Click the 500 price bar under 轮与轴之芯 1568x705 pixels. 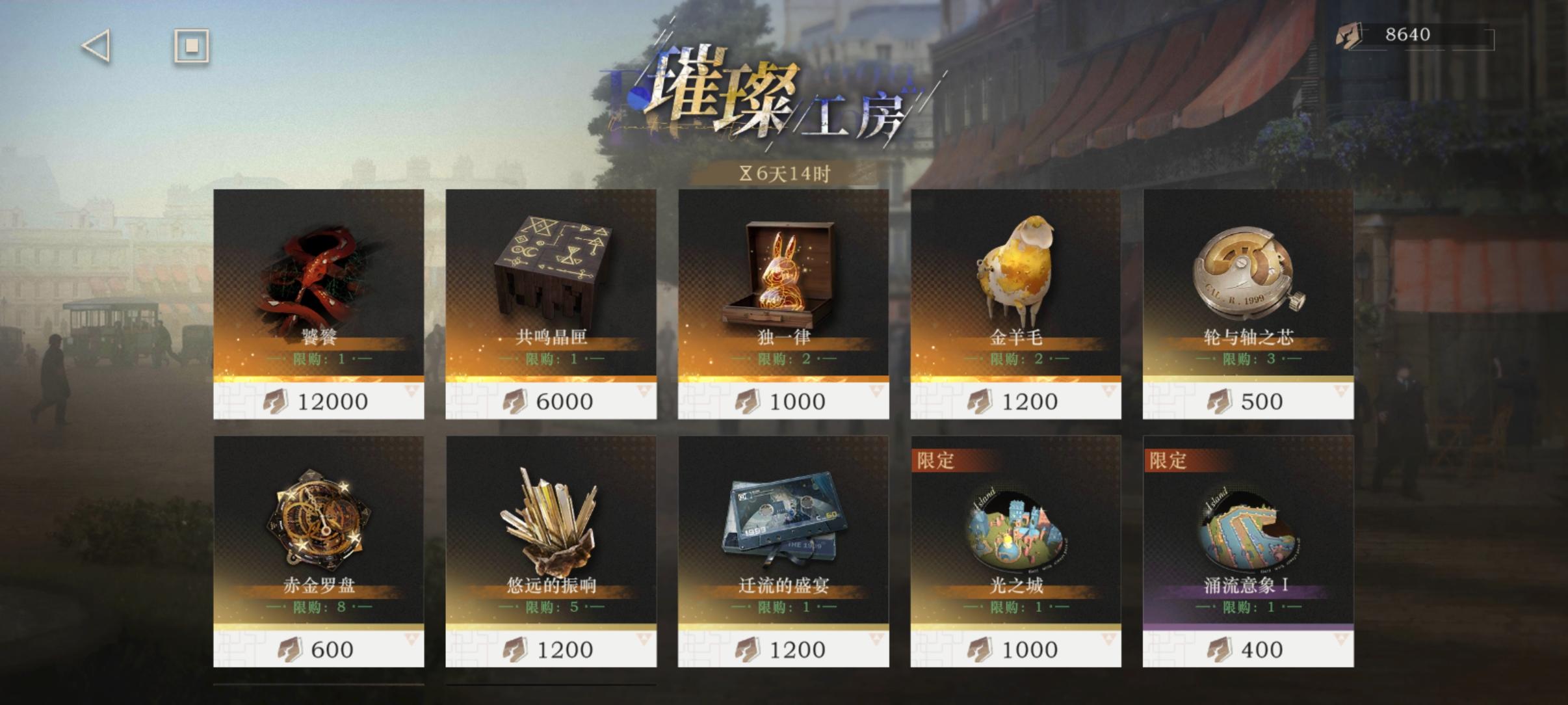pyautogui.click(x=1245, y=401)
